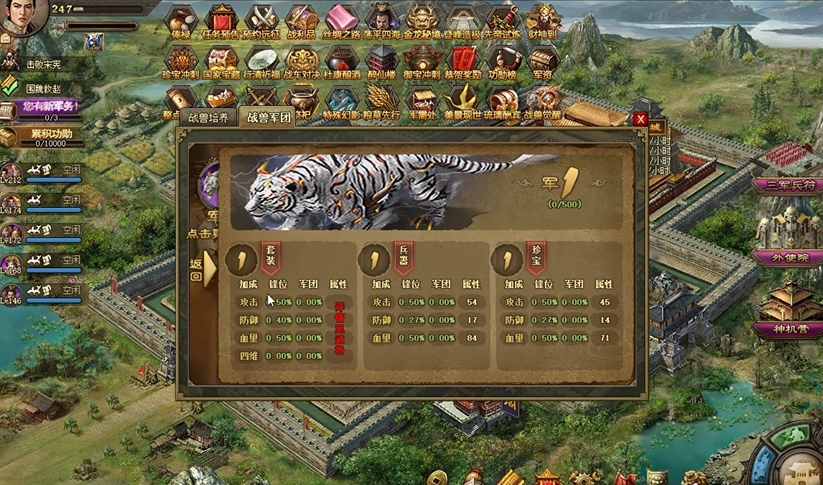Close the 战兽军团 panel with the red X

point(640,119)
